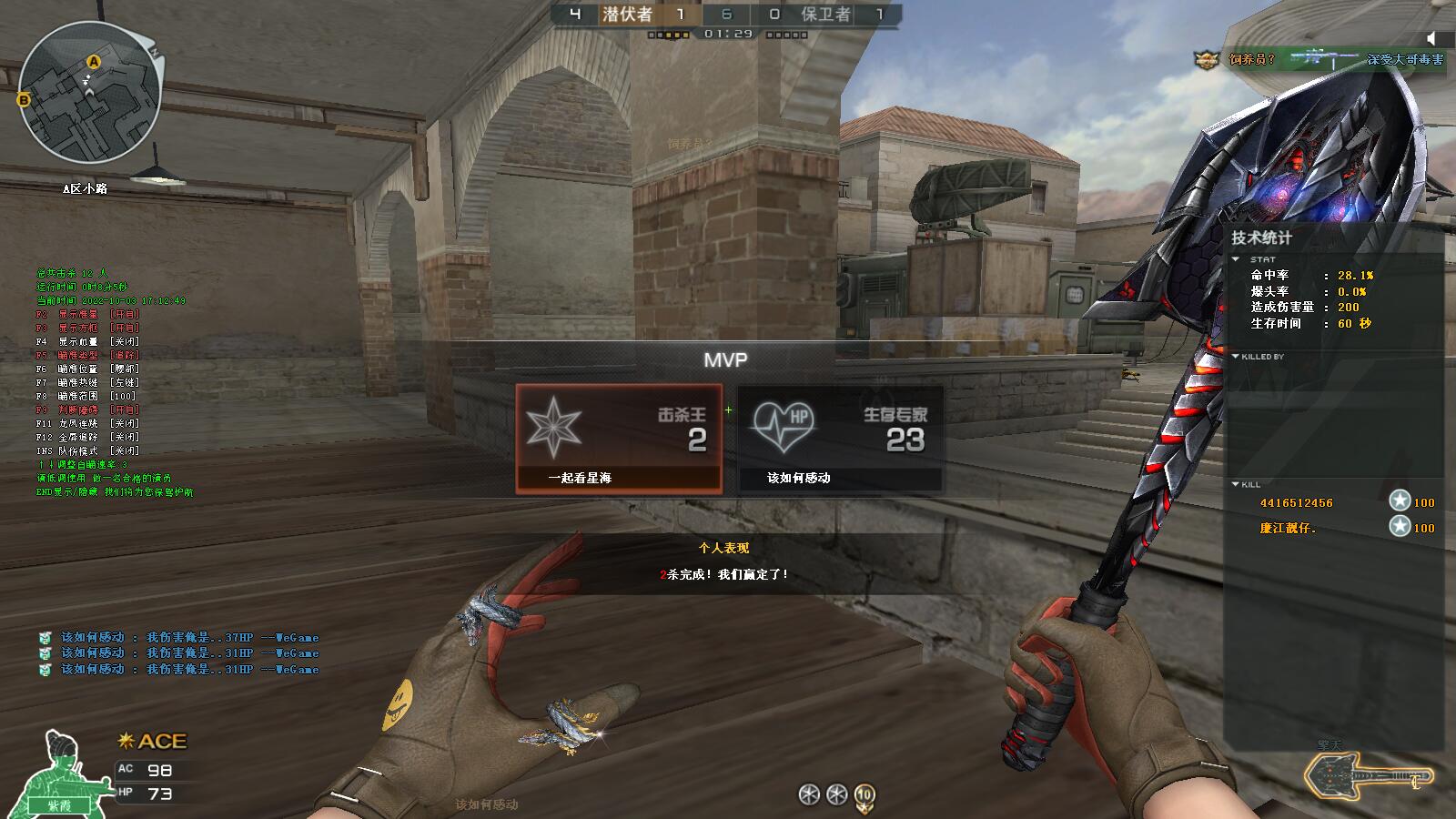1456x819 pixels.
Task: Toggle the speaker sound icon
Action: pos(1432,38)
